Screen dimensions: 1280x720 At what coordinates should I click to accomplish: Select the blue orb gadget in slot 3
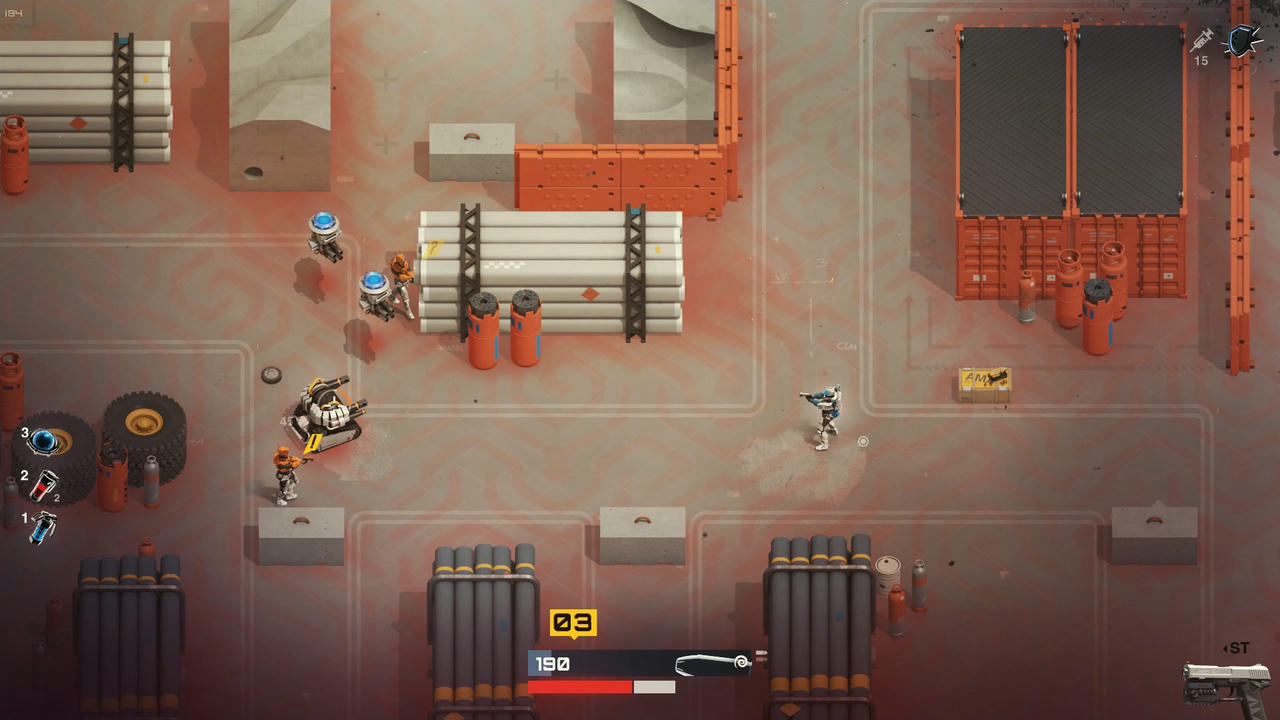(x=44, y=440)
